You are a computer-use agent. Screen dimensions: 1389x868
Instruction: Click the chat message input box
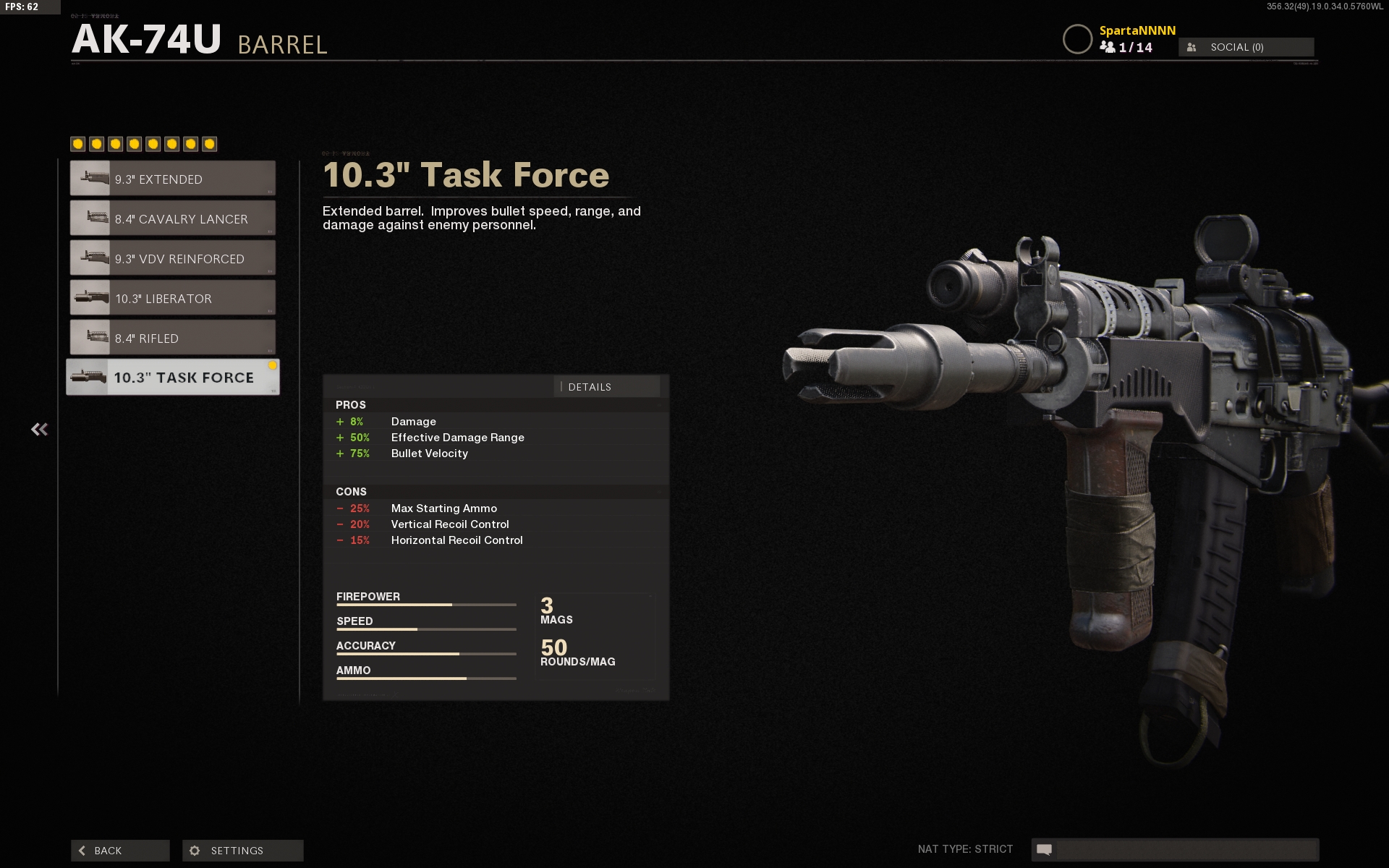click(x=1185, y=849)
